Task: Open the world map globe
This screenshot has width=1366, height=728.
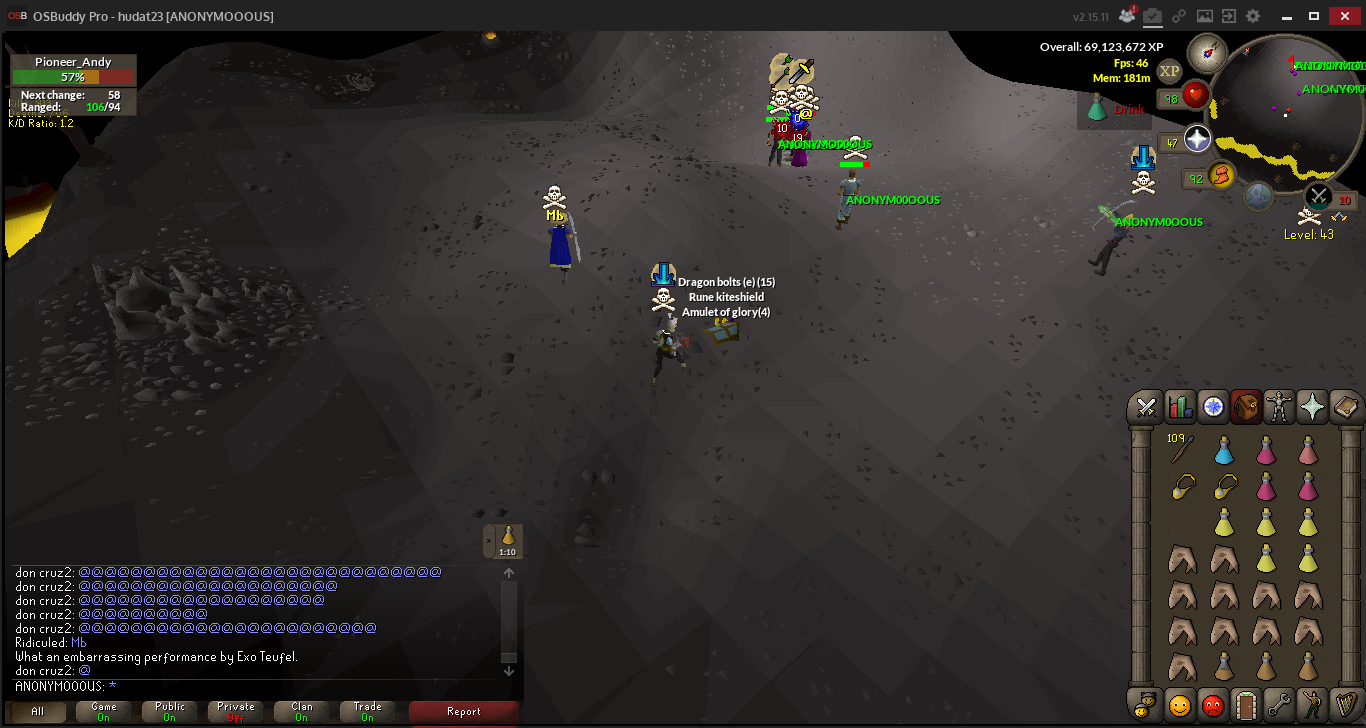Action: (x=1258, y=196)
